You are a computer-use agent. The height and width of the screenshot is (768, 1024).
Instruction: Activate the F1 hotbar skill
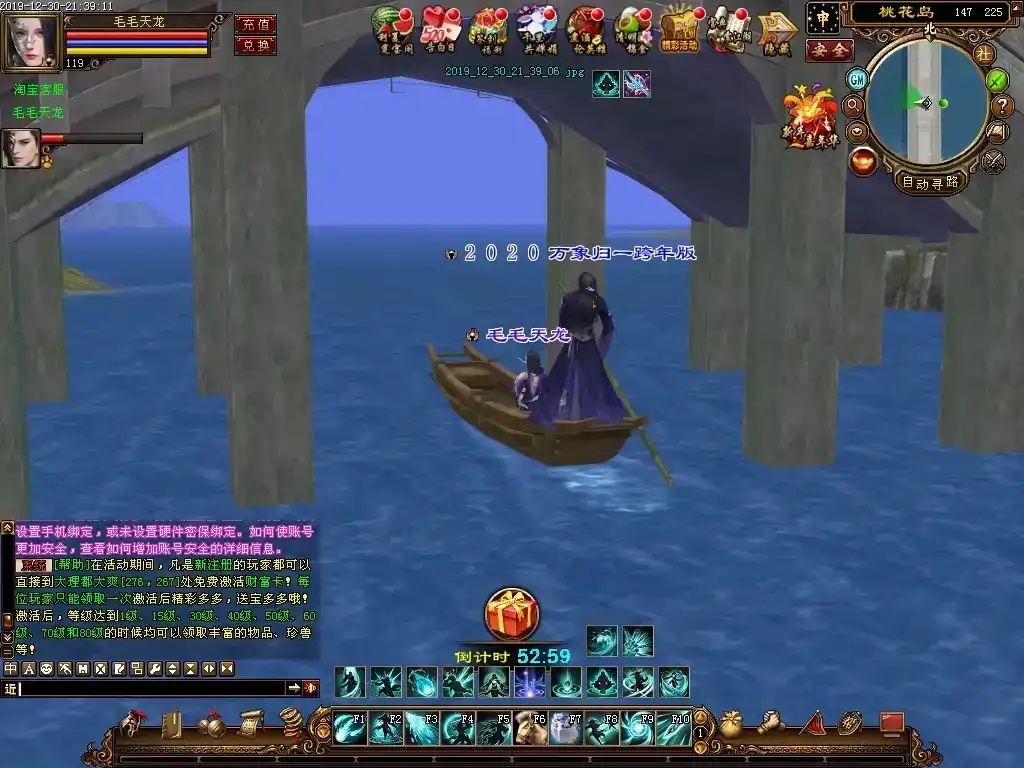pyautogui.click(x=350, y=727)
